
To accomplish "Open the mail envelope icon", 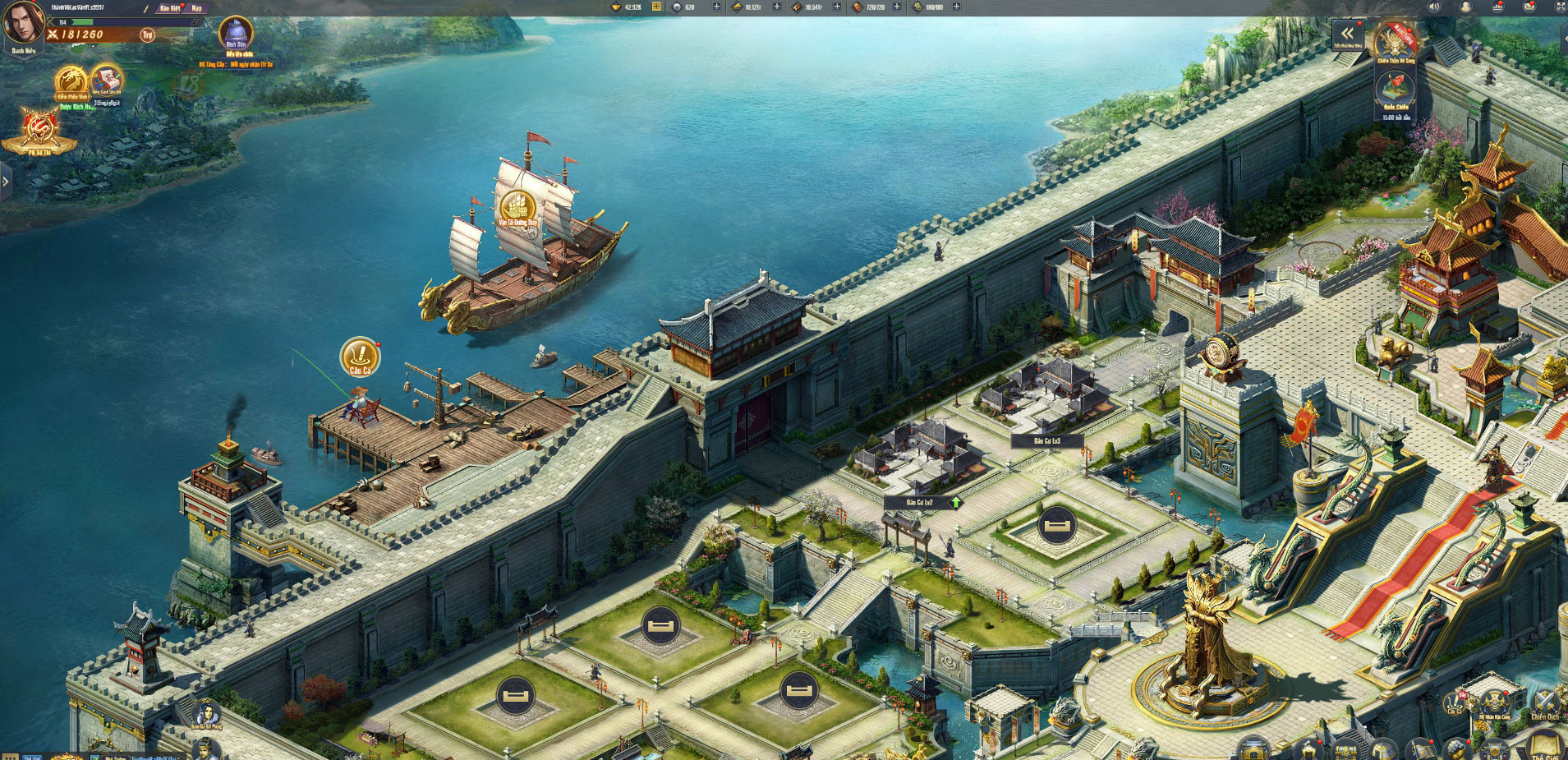I will [x=1529, y=7].
